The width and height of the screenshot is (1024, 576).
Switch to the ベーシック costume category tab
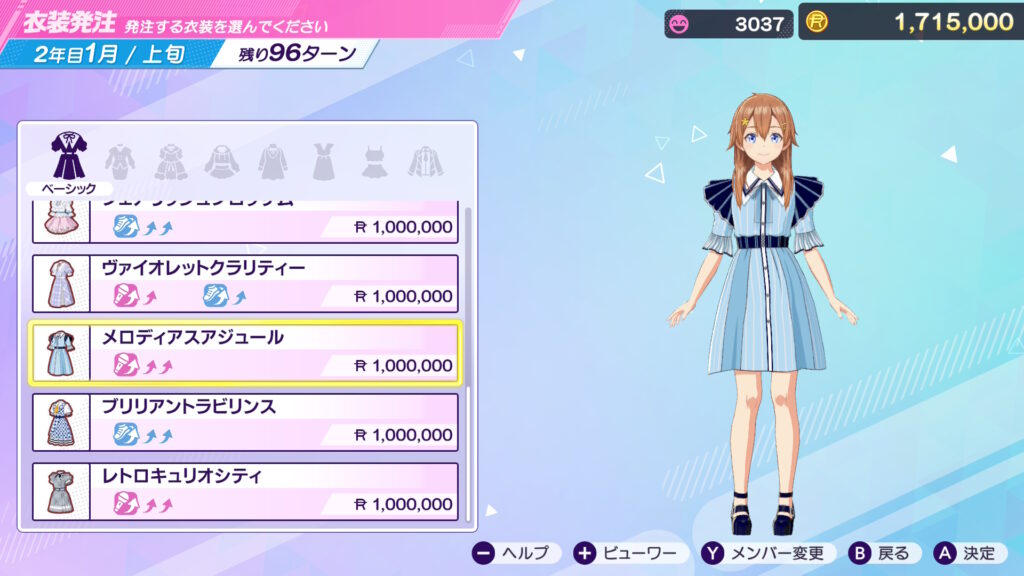point(69,160)
